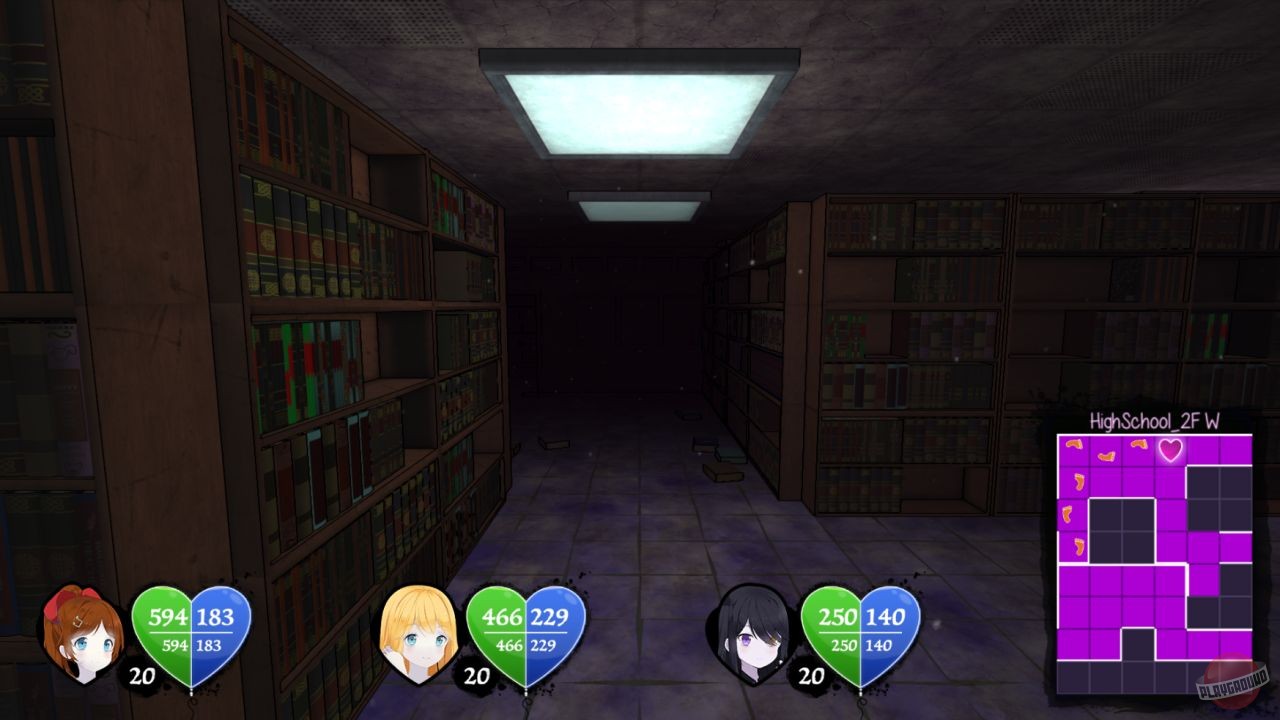Click the black-haired girl's level 20 badge
Screen dimensions: 1280x720
tap(812, 674)
